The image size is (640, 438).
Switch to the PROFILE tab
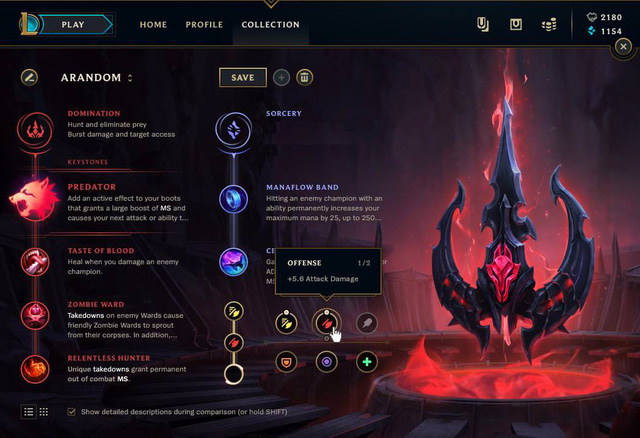pos(204,24)
